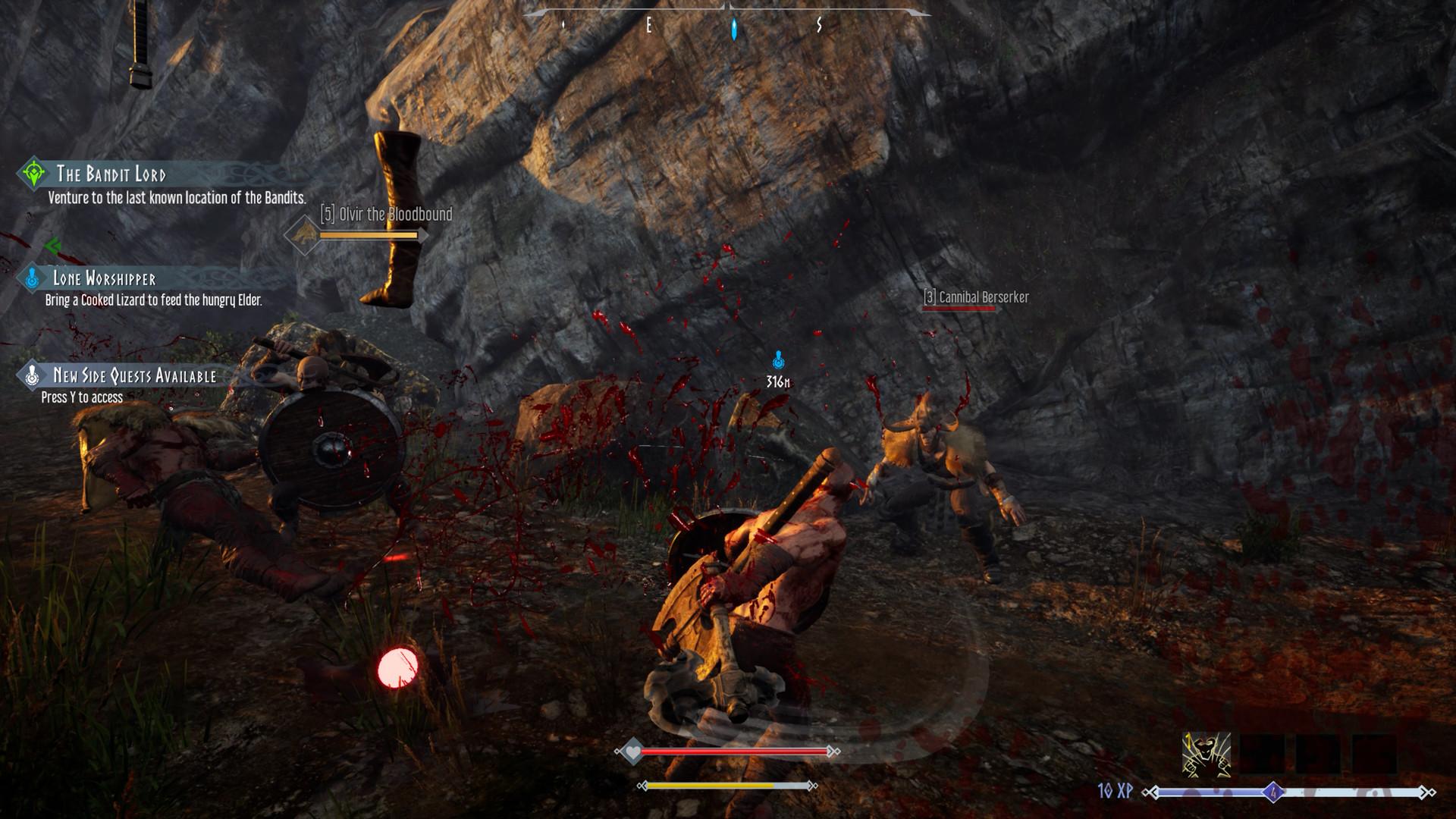This screenshot has height=819, width=1456.
Task: Click the blue quest marker showing 316m
Action: point(778,361)
